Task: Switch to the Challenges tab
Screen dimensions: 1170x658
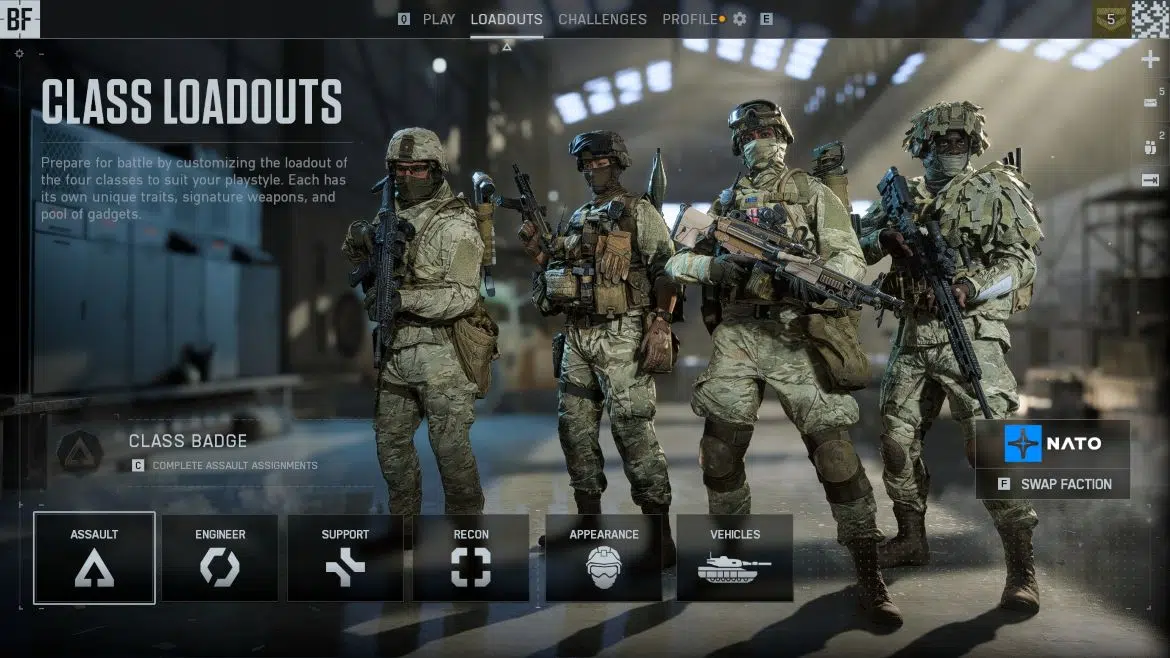Action: coord(602,19)
